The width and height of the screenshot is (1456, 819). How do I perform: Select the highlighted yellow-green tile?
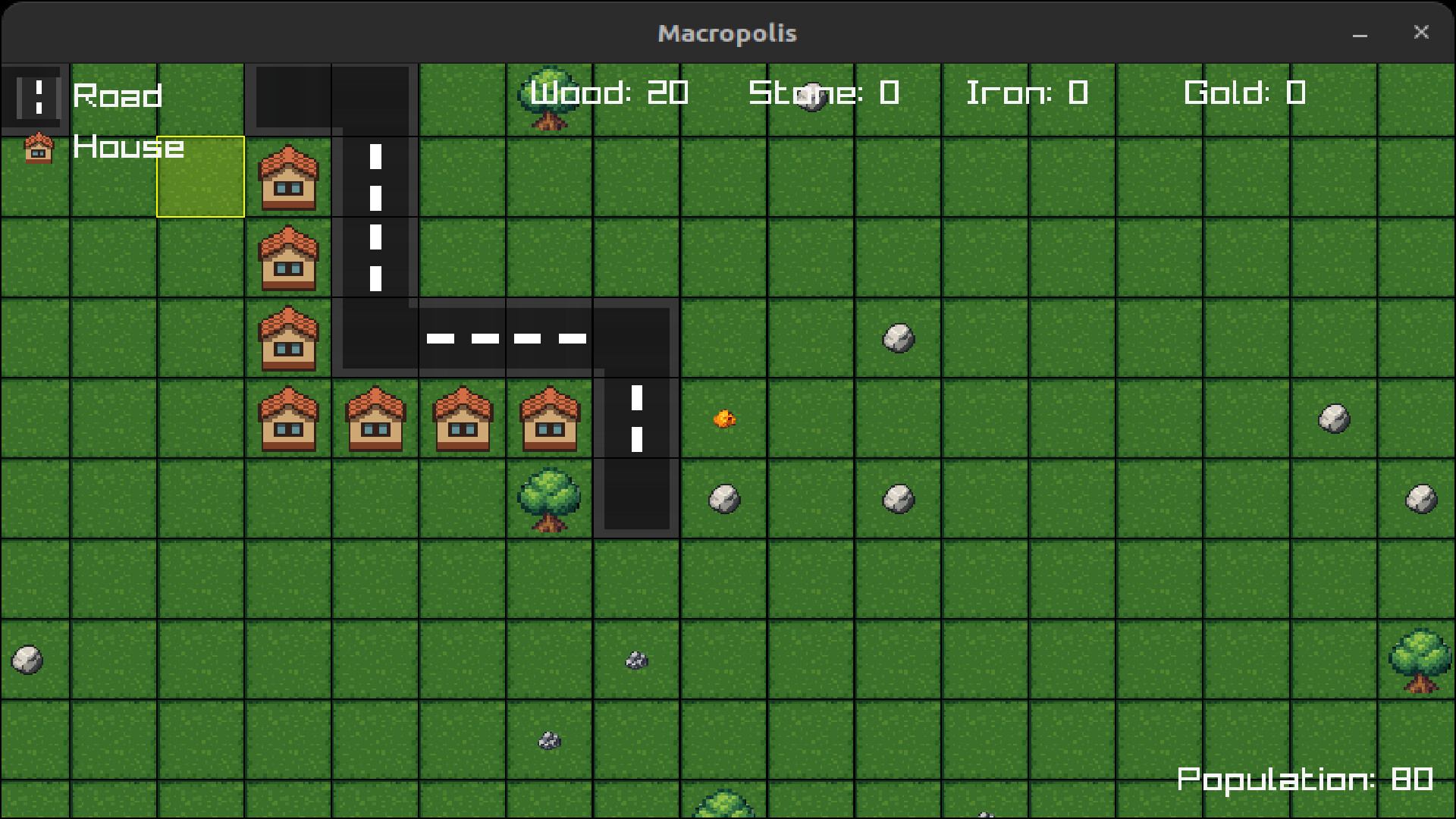point(200,177)
